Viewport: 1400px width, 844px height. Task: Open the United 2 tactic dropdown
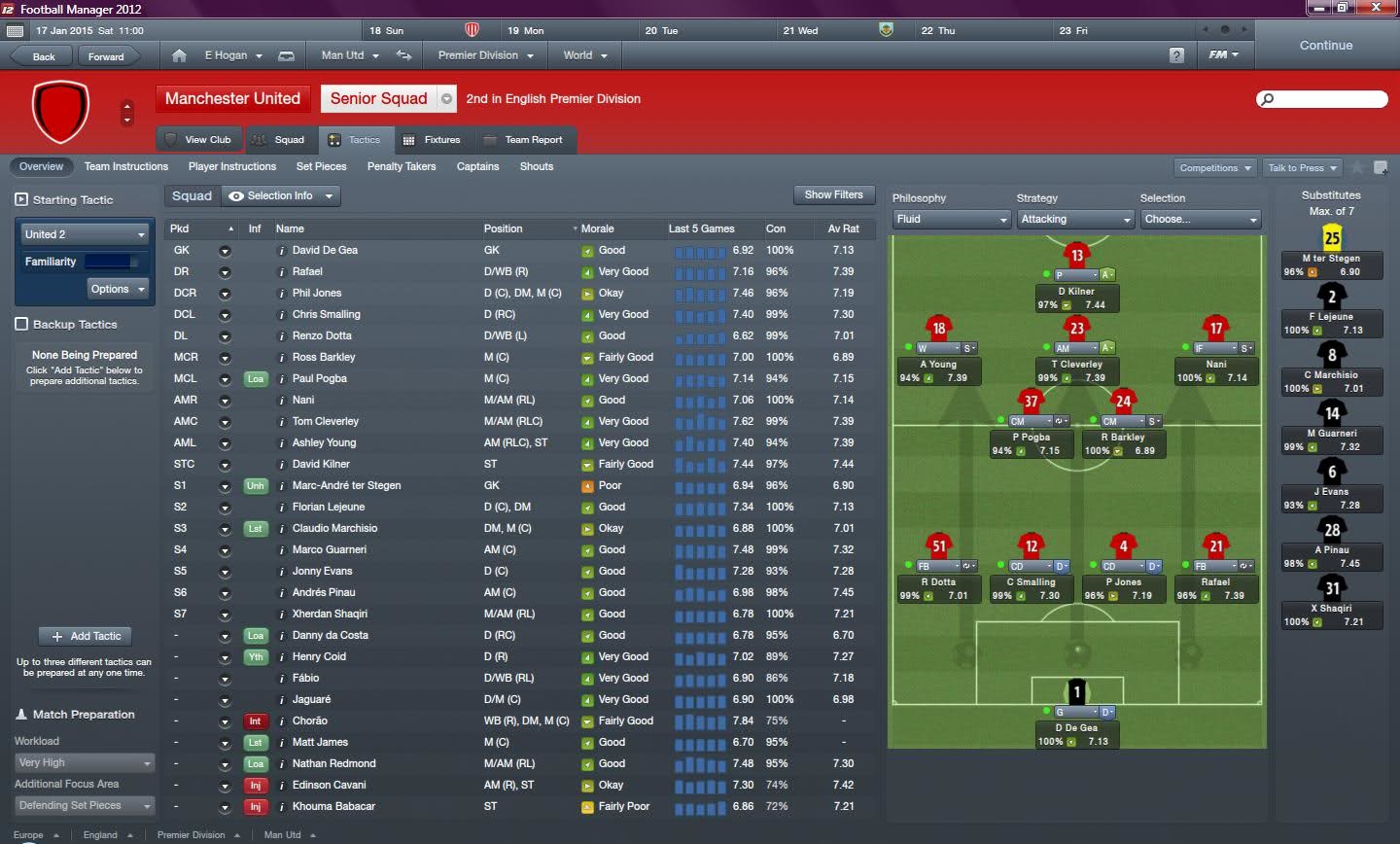(x=84, y=234)
